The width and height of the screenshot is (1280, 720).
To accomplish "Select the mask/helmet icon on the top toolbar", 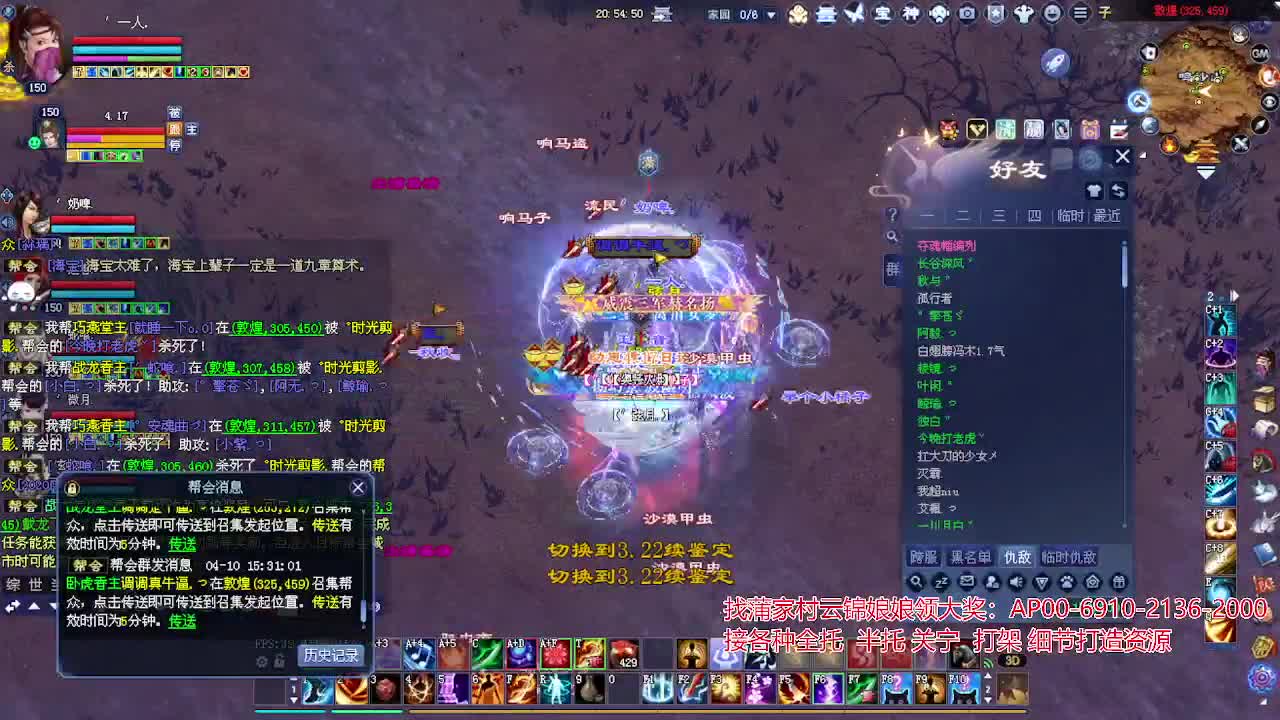I will [x=940, y=14].
